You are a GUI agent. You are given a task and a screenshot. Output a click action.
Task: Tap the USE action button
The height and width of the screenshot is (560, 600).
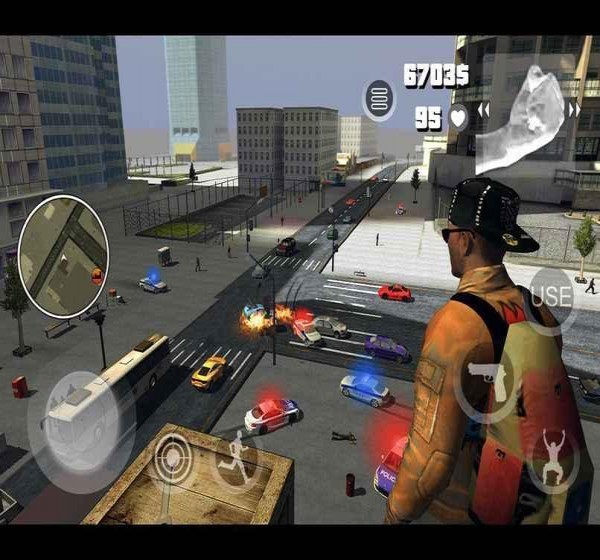[550, 296]
